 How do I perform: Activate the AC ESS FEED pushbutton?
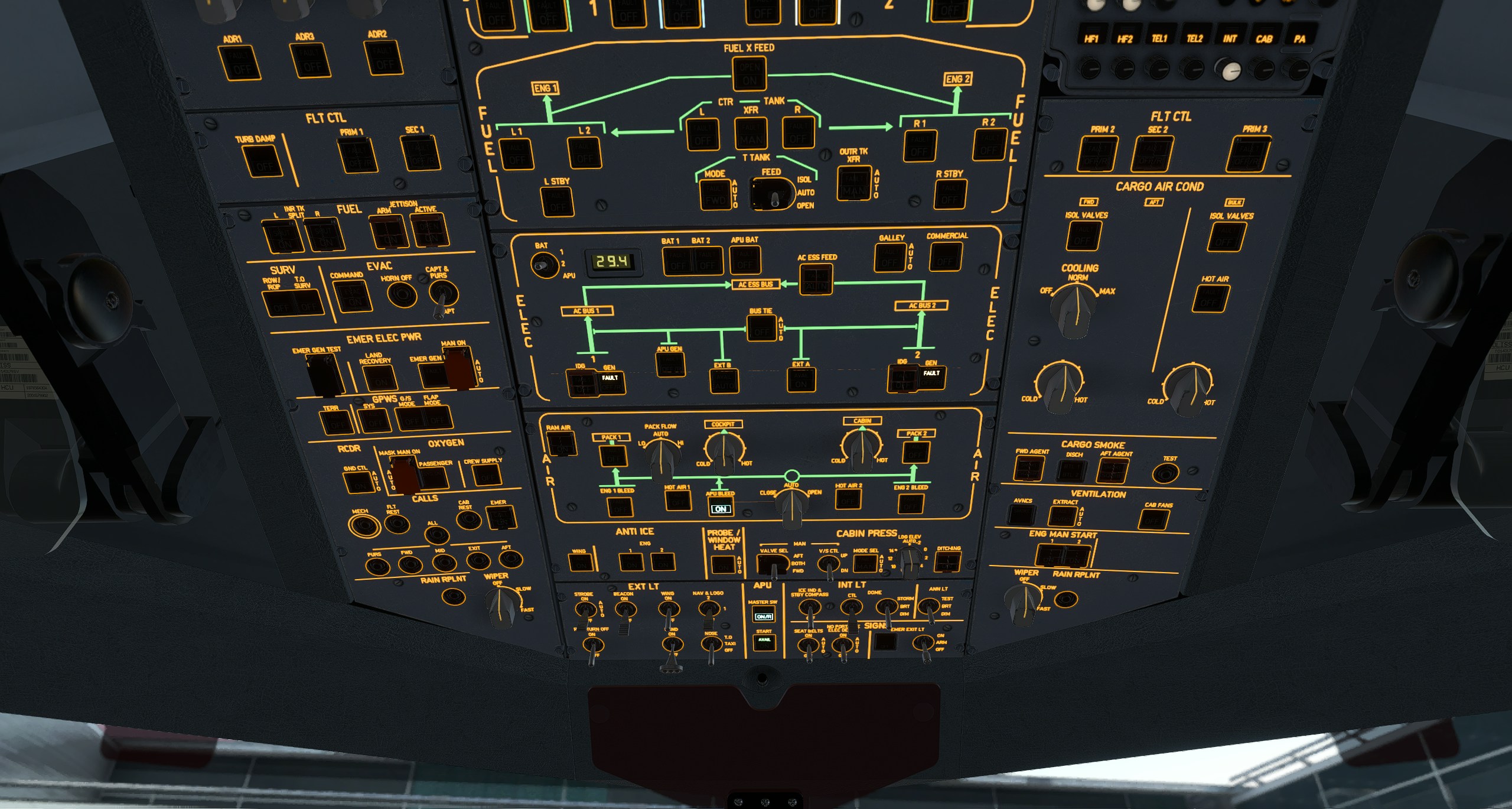[x=816, y=280]
